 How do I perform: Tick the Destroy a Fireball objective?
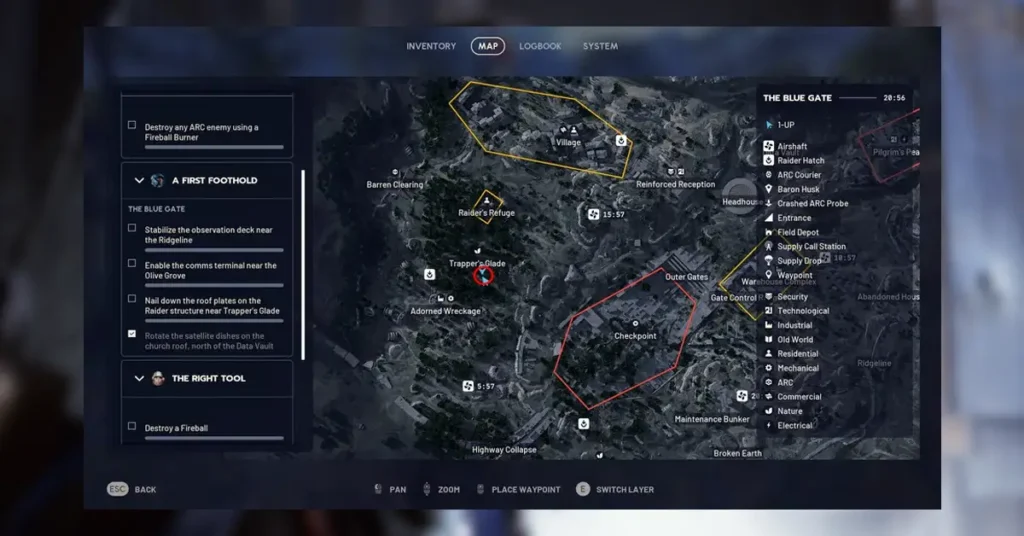coord(132,427)
